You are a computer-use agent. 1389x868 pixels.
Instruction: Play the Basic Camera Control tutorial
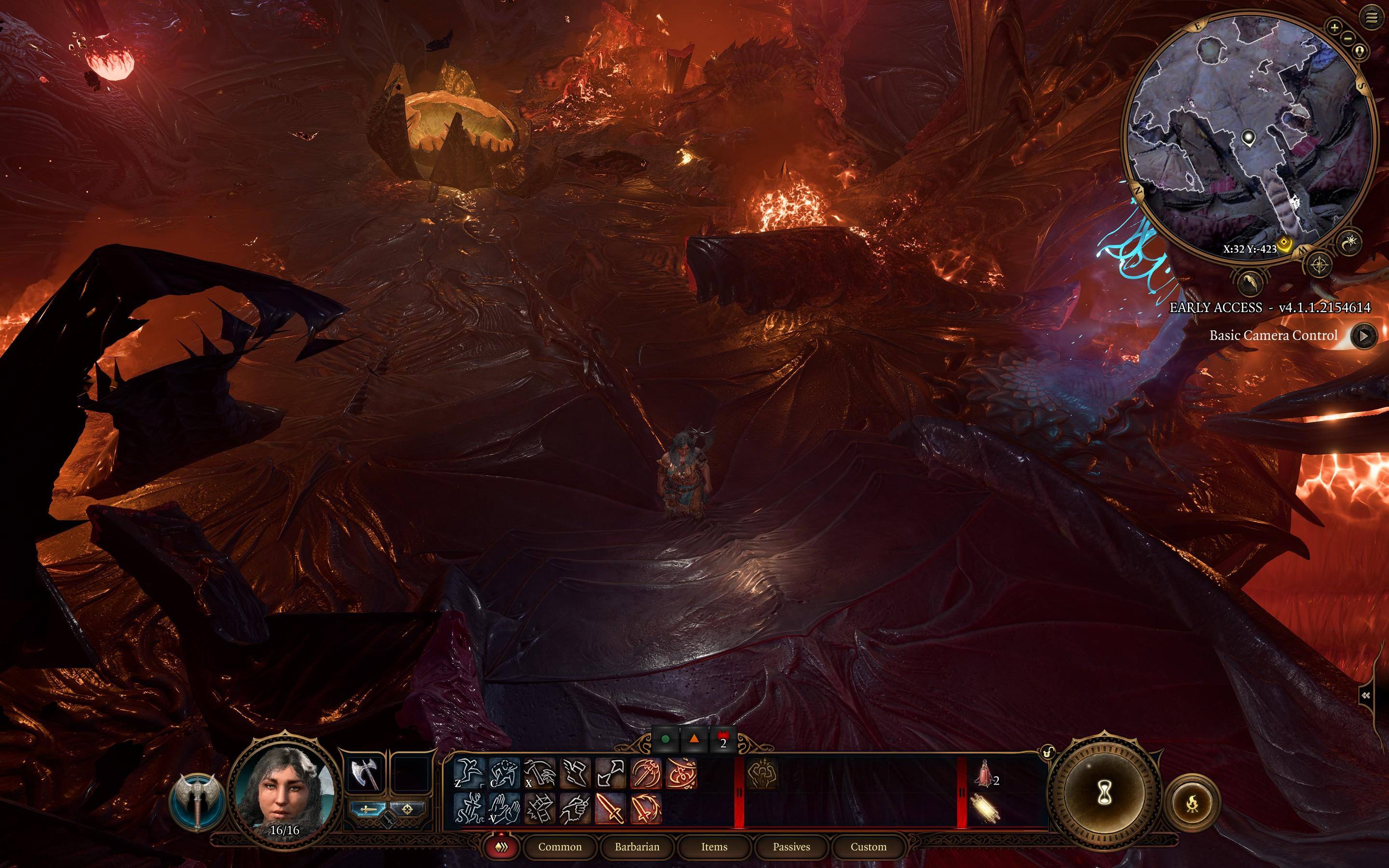pyautogui.click(x=1364, y=336)
